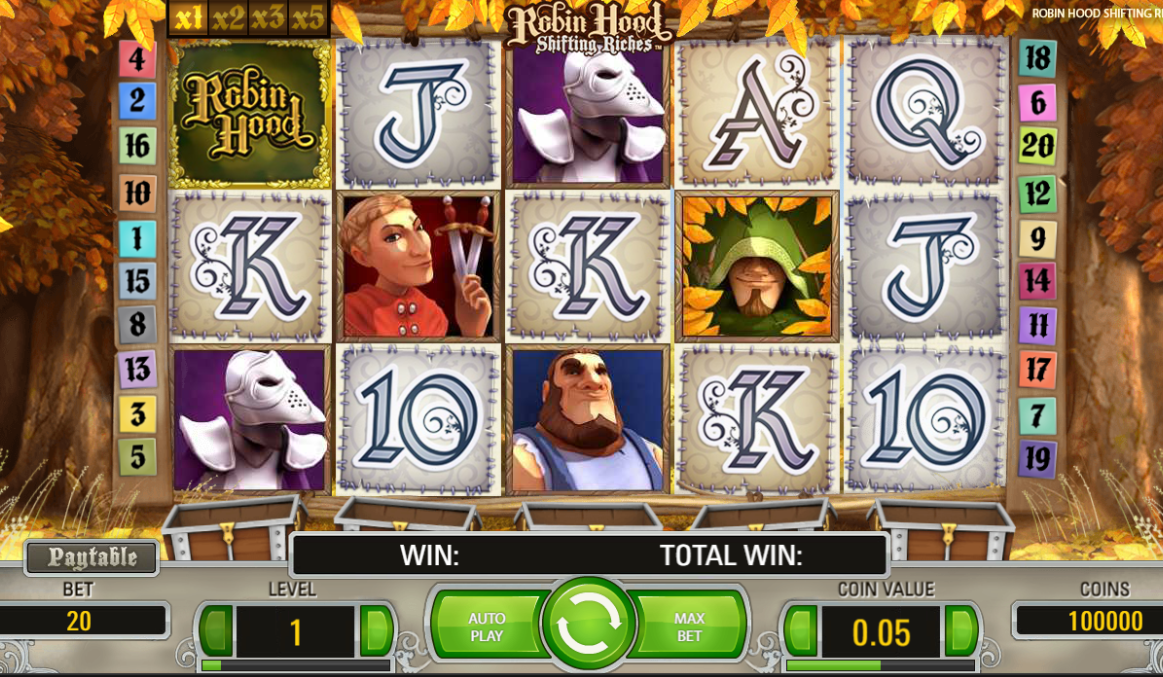Show payline 18 marker
Screen dimensions: 1163x677
1037,58
